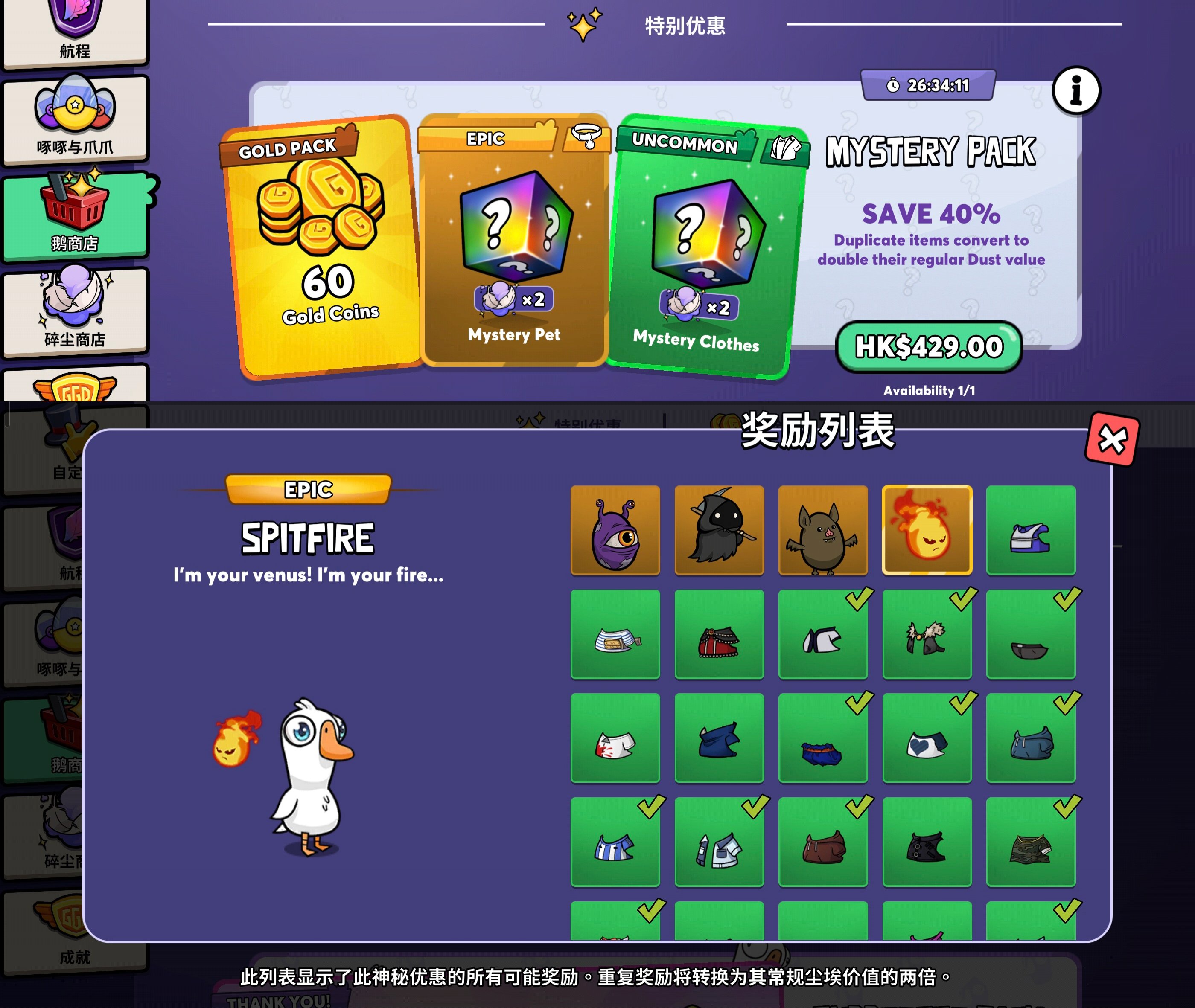Preview the black fanny pack reward
The height and width of the screenshot is (1008, 1195).
pos(1030,634)
